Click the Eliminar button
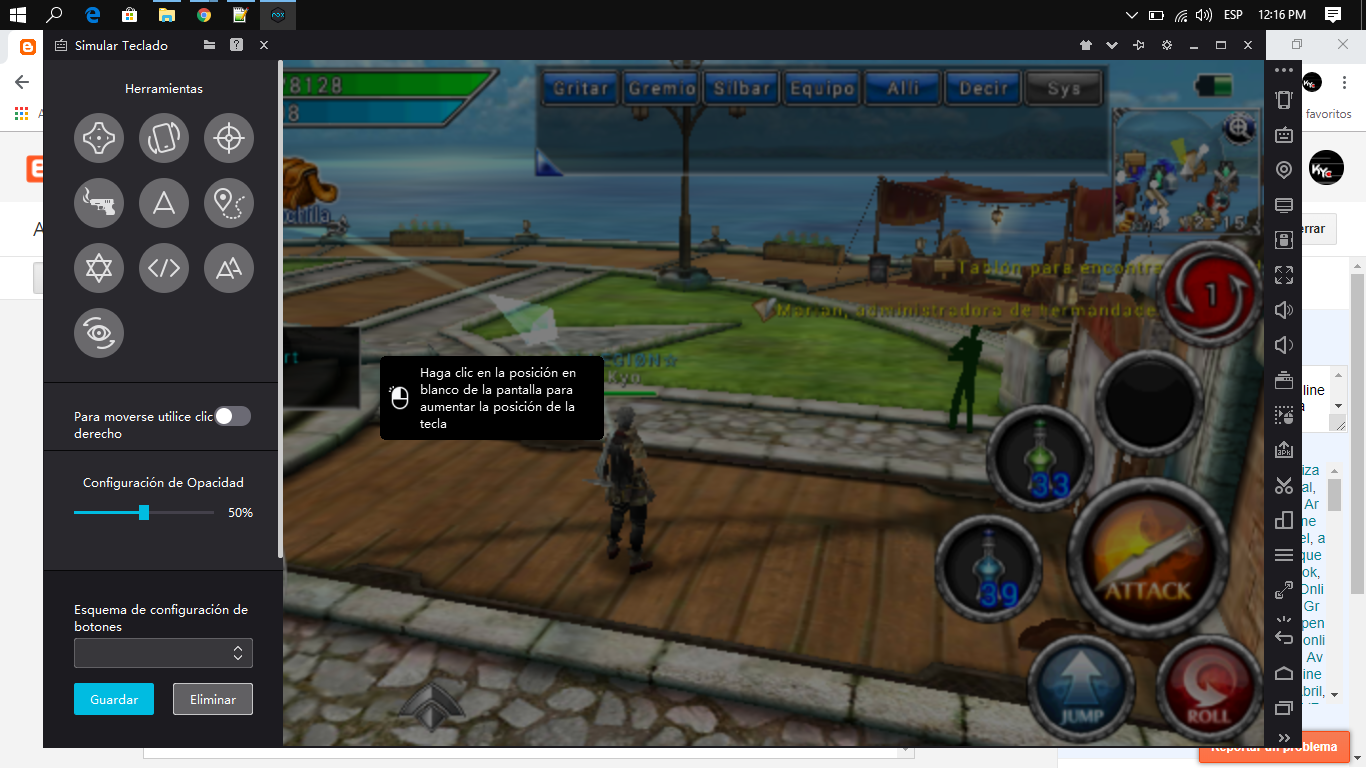Image resolution: width=1366 pixels, height=768 pixels. point(212,699)
